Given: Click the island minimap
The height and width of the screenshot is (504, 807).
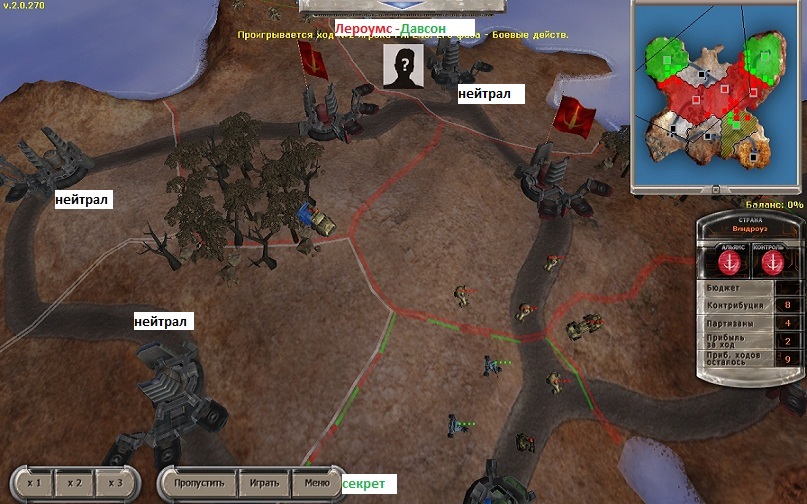Looking at the screenshot, I should [x=715, y=97].
